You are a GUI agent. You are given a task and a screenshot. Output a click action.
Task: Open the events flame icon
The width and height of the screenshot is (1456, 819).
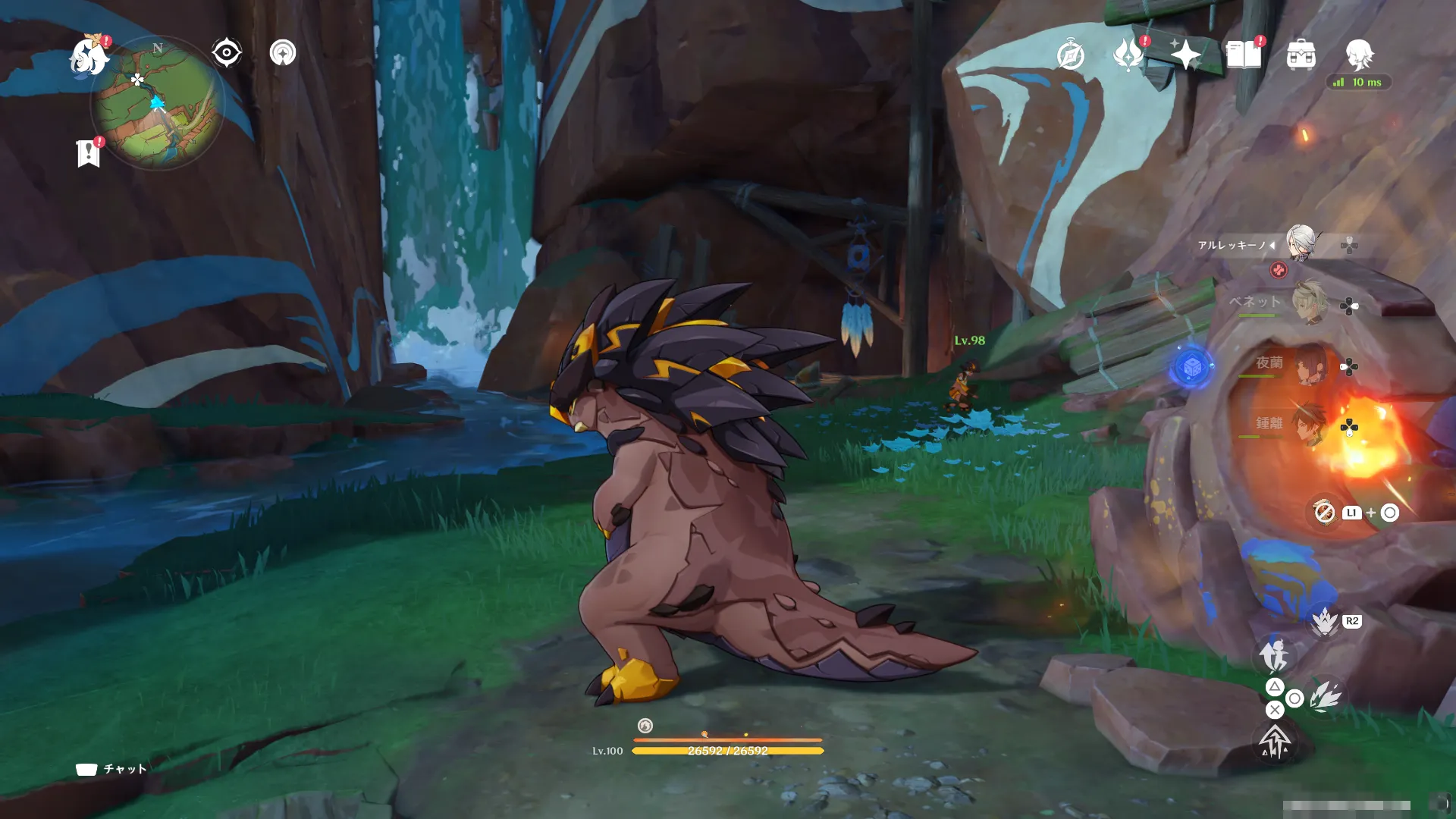(x=1128, y=55)
